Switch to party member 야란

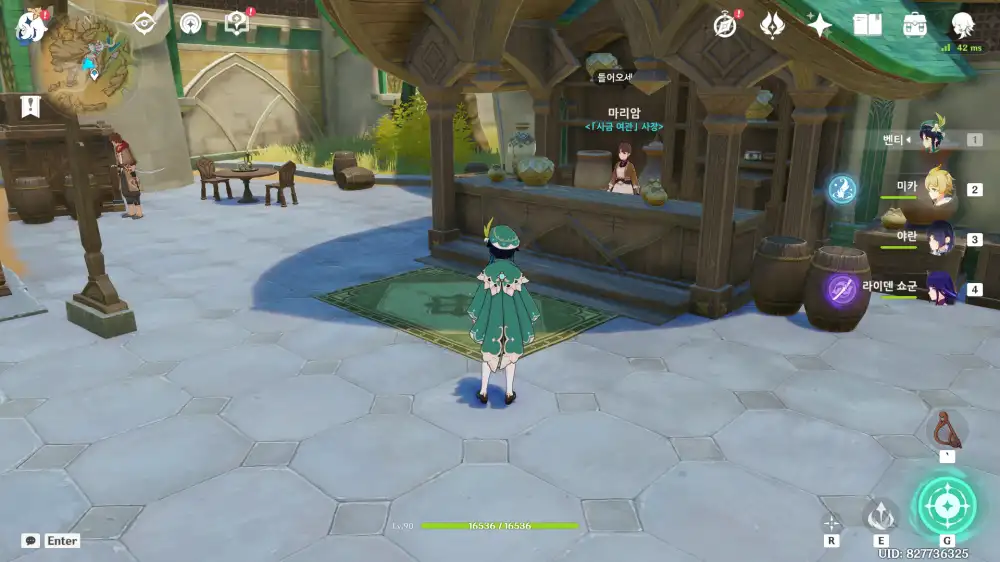(x=936, y=238)
